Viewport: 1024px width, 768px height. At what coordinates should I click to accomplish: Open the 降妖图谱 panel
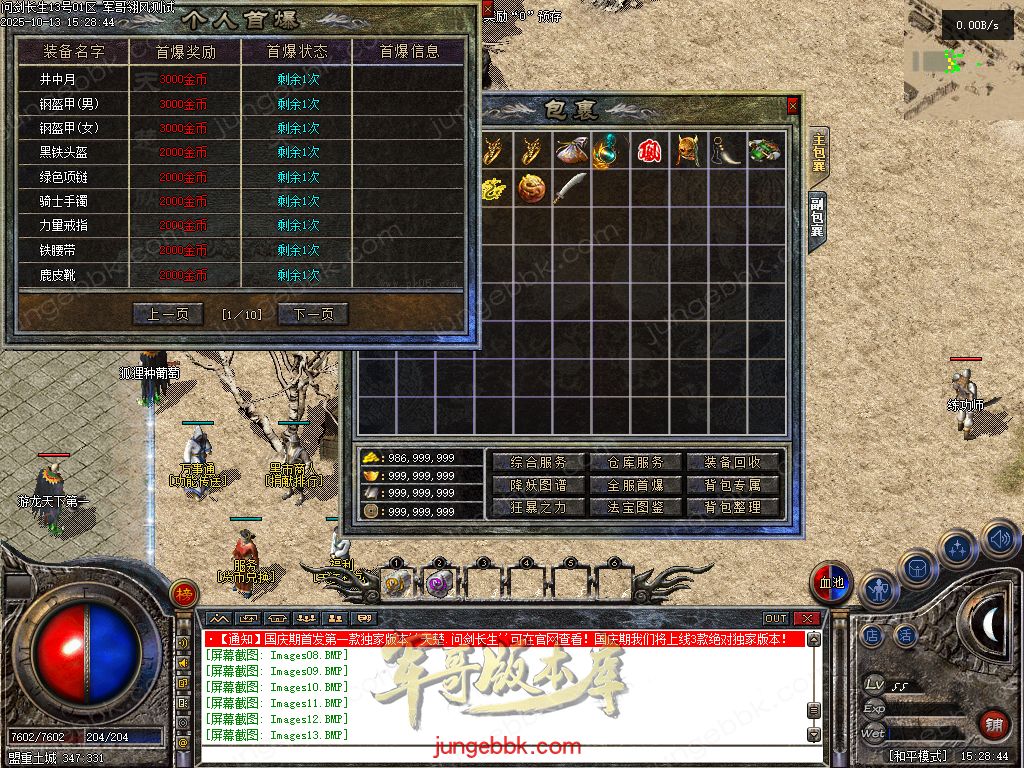pyautogui.click(x=538, y=485)
